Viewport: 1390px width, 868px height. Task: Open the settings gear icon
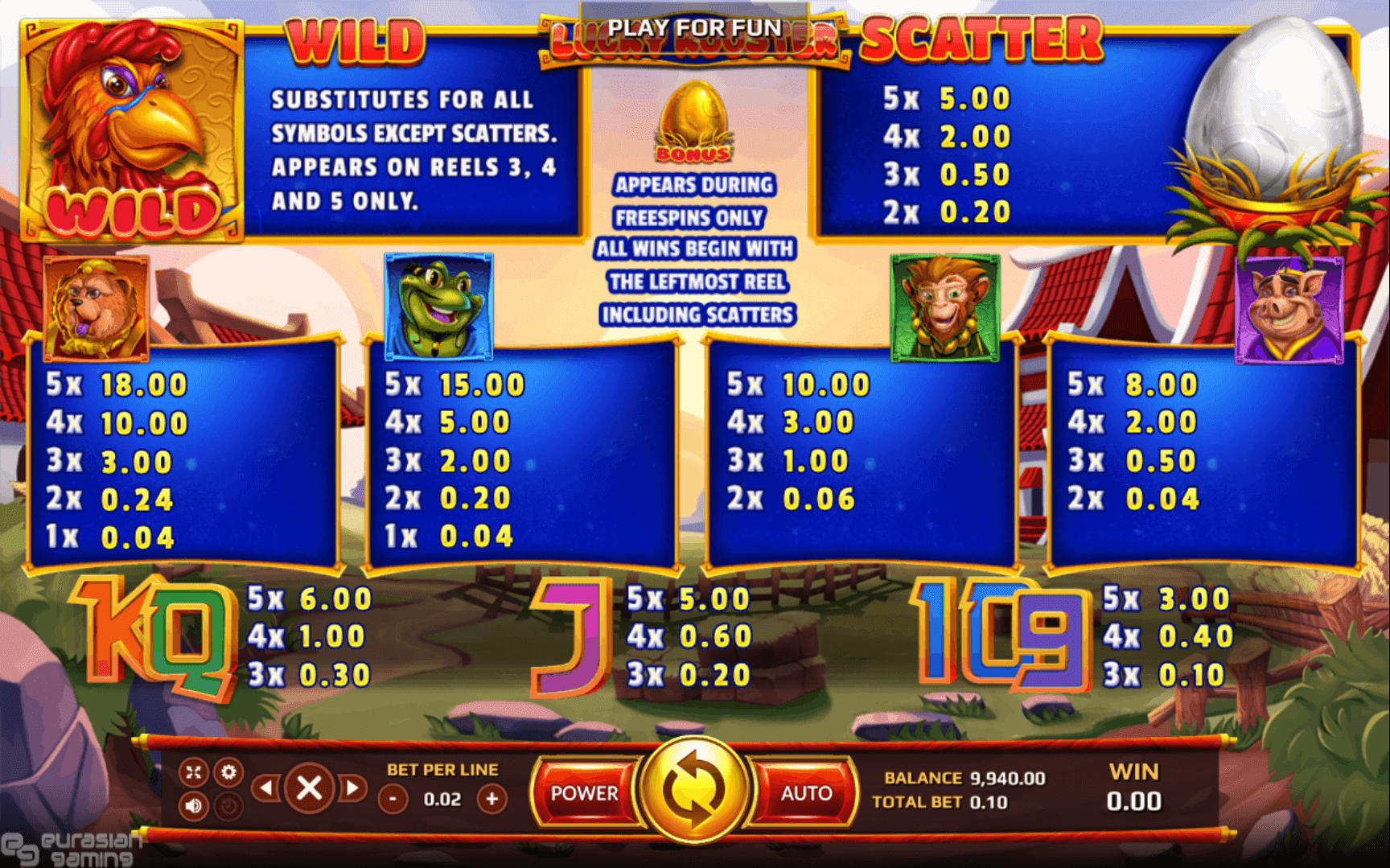231,772
